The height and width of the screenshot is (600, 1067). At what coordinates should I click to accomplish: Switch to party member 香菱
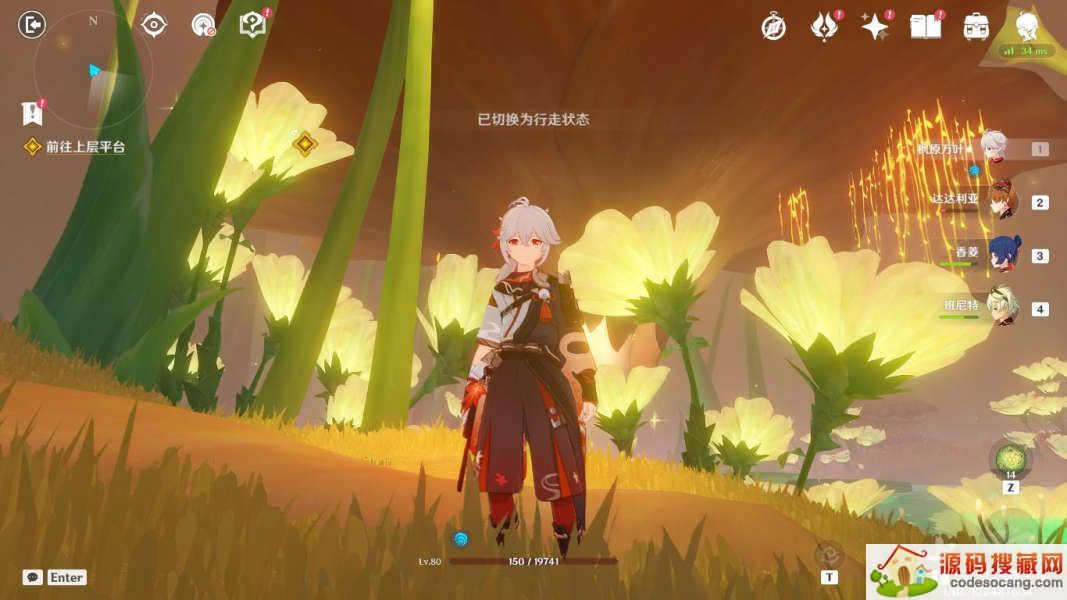point(1003,254)
